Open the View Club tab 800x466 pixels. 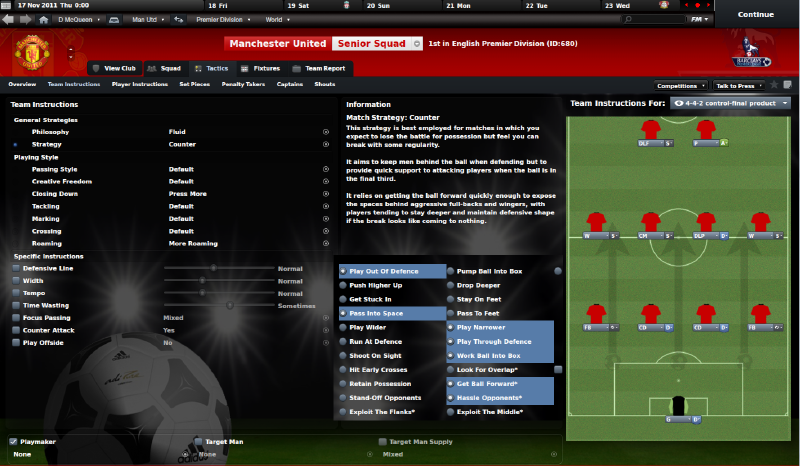tap(119, 68)
